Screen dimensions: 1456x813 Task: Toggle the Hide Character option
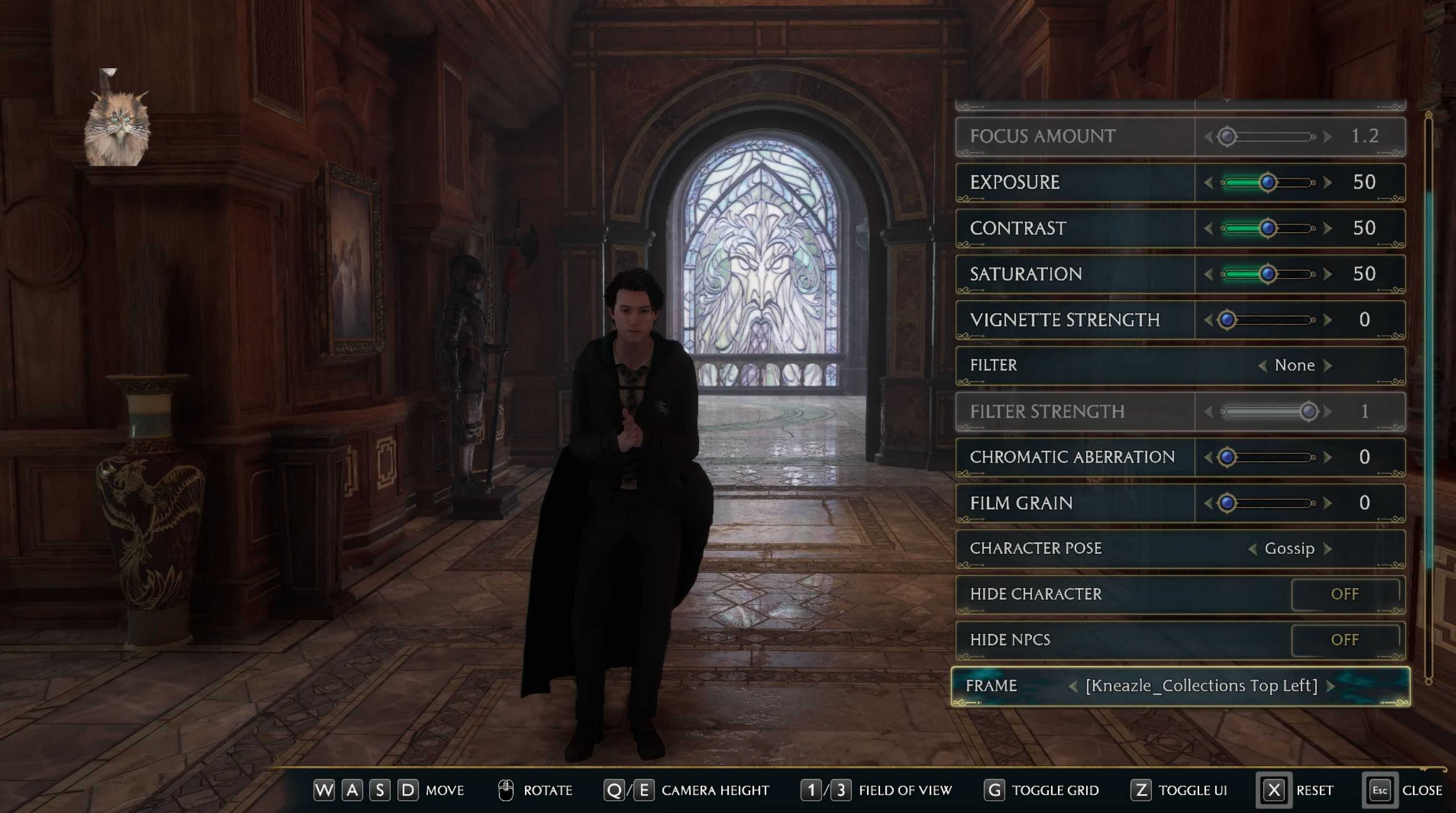tap(1345, 594)
